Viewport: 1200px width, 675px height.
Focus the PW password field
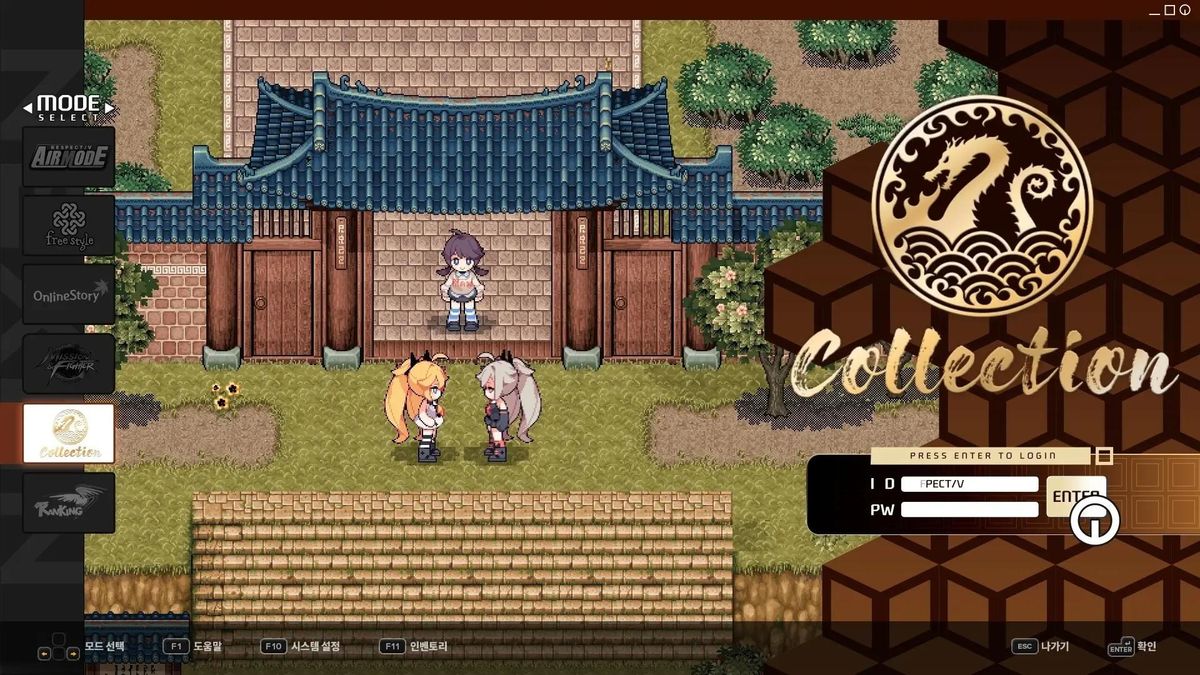pyautogui.click(x=969, y=509)
